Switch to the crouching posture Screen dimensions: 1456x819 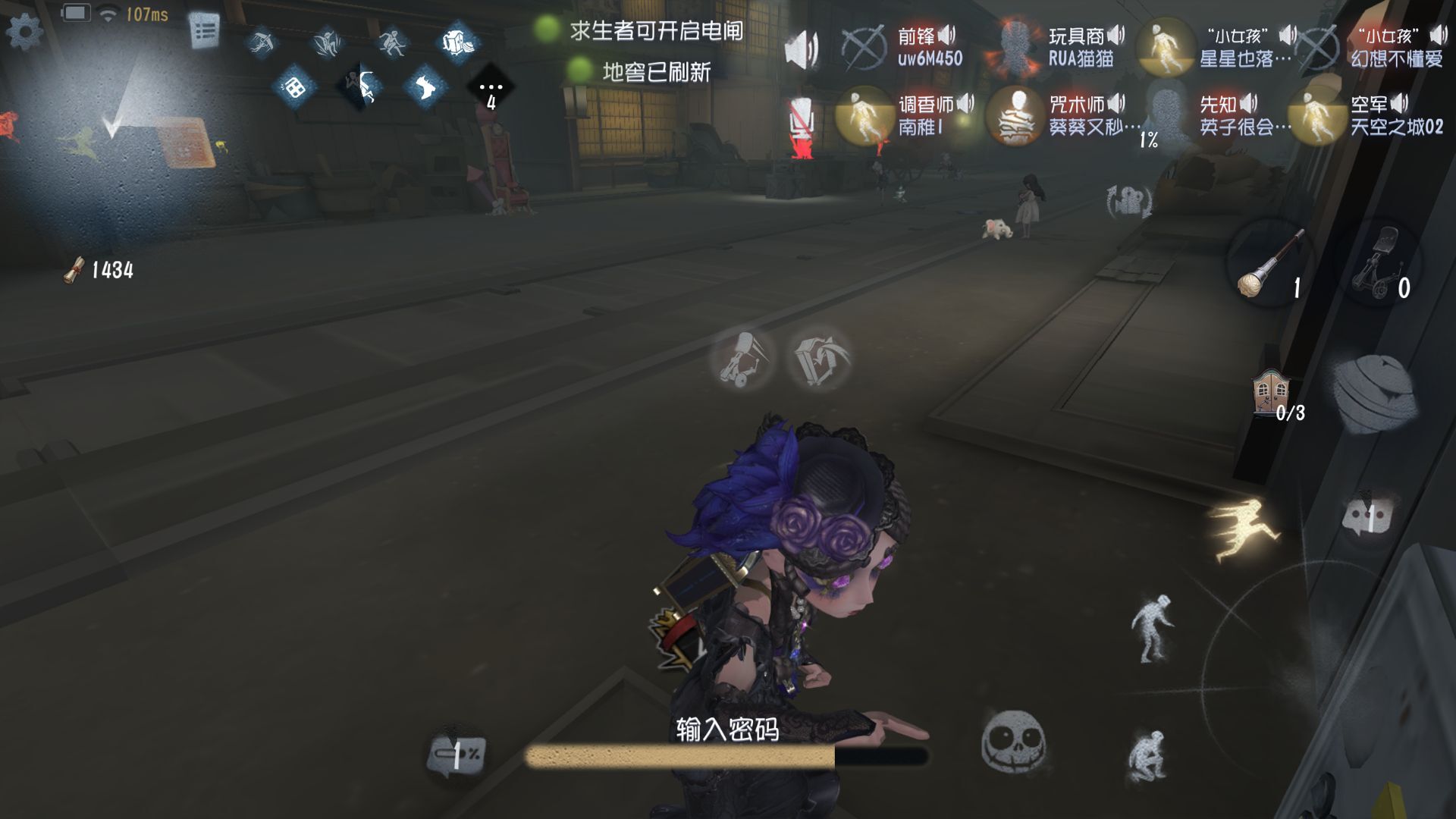[x=1147, y=755]
